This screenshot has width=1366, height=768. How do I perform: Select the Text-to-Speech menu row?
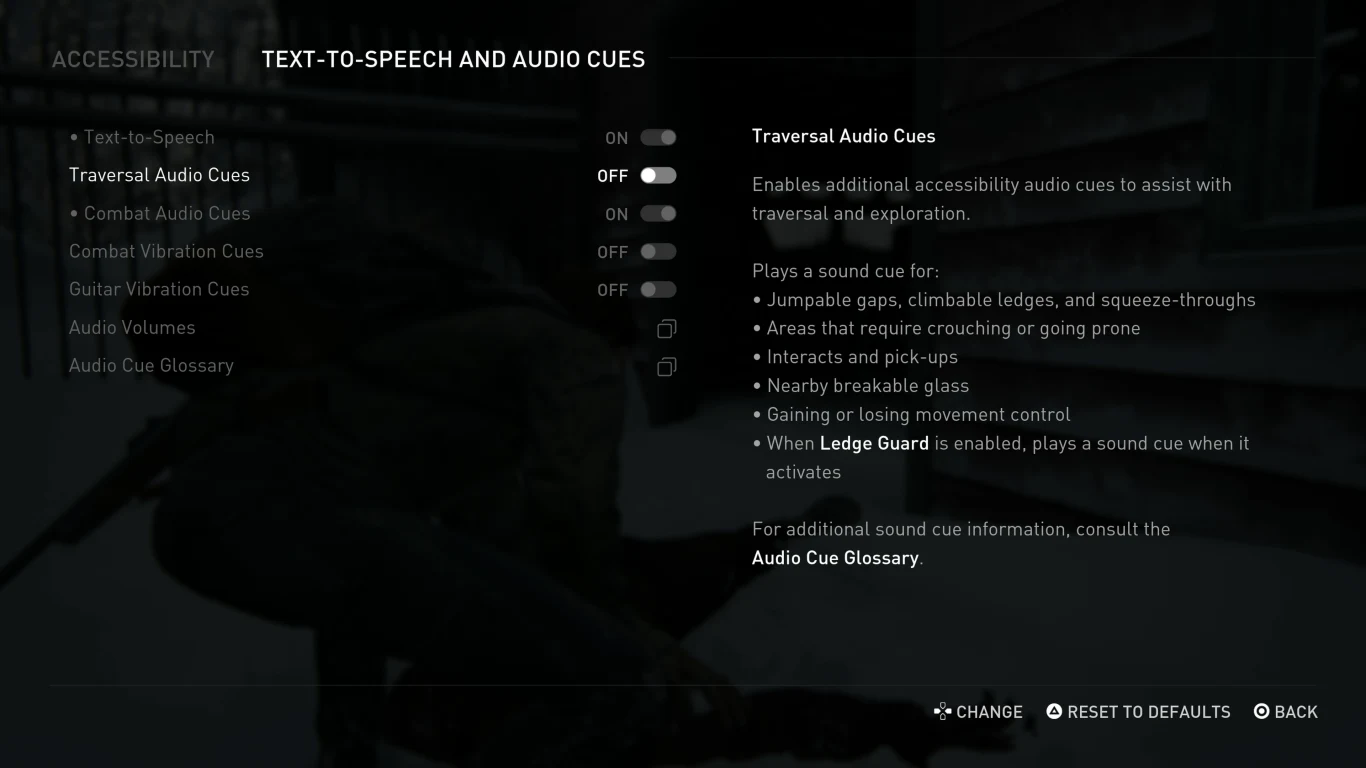(148, 137)
